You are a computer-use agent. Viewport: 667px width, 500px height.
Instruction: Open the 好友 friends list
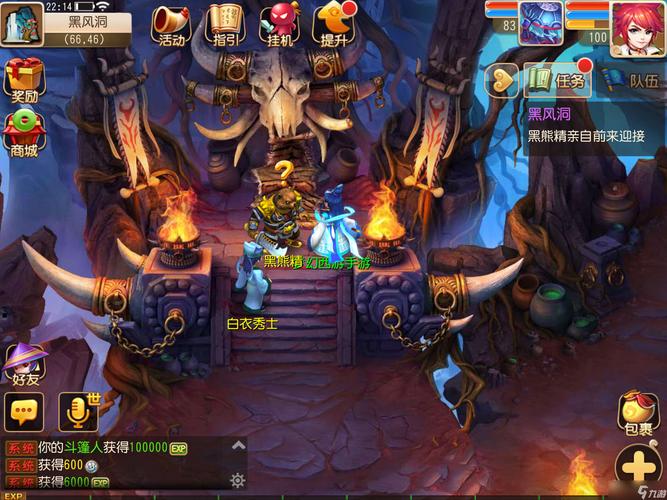tap(24, 363)
